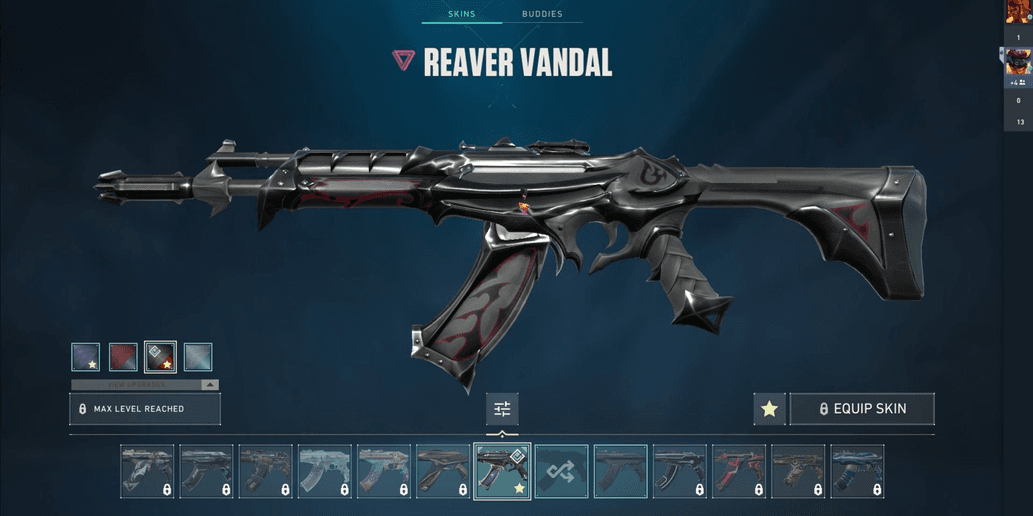The height and width of the screenshot is (516, 1033).
Task: Click the Equip Skin button
Action: click(x=862, y=409)
